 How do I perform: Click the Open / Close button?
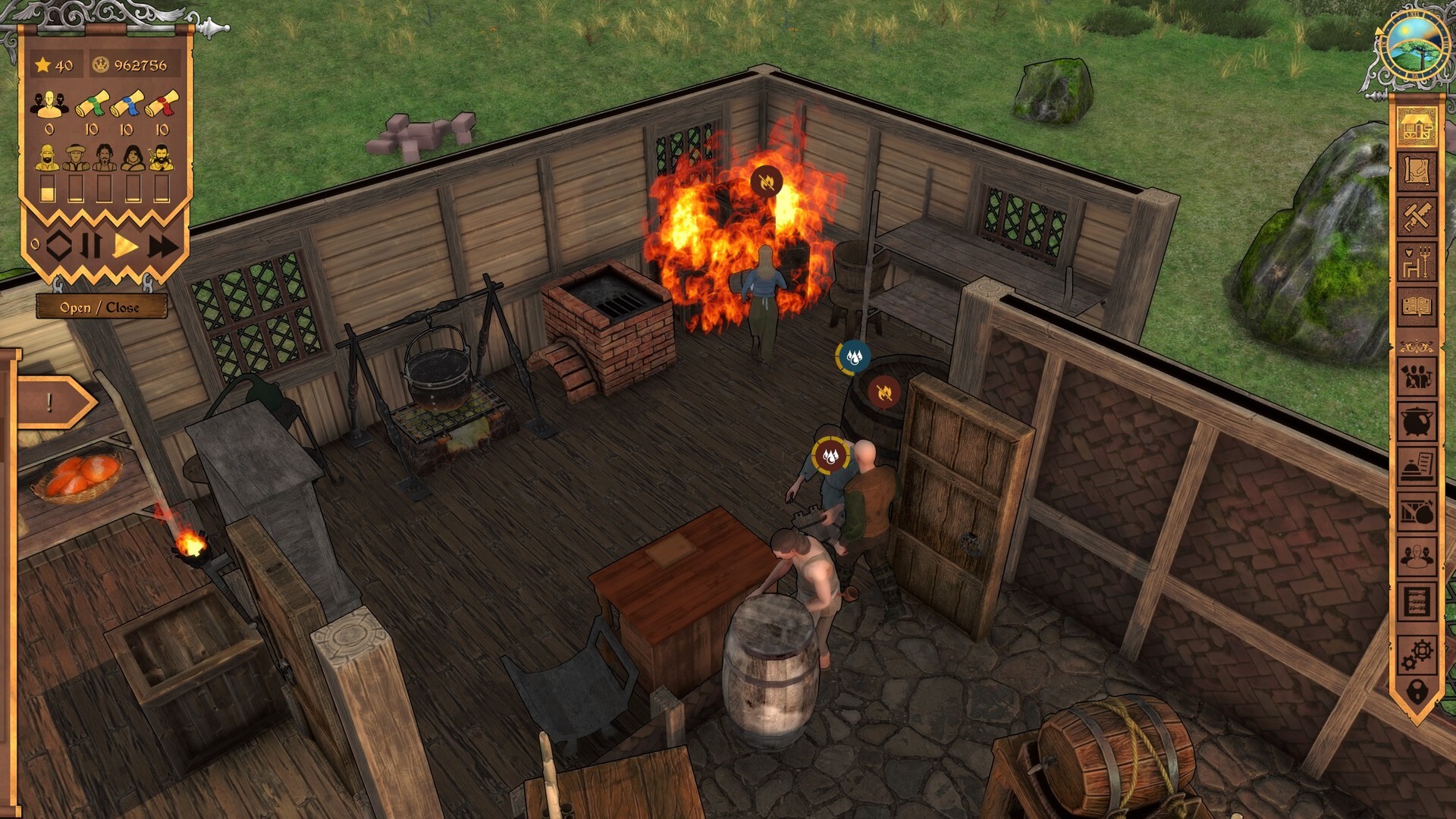click(x=100, y=307)
